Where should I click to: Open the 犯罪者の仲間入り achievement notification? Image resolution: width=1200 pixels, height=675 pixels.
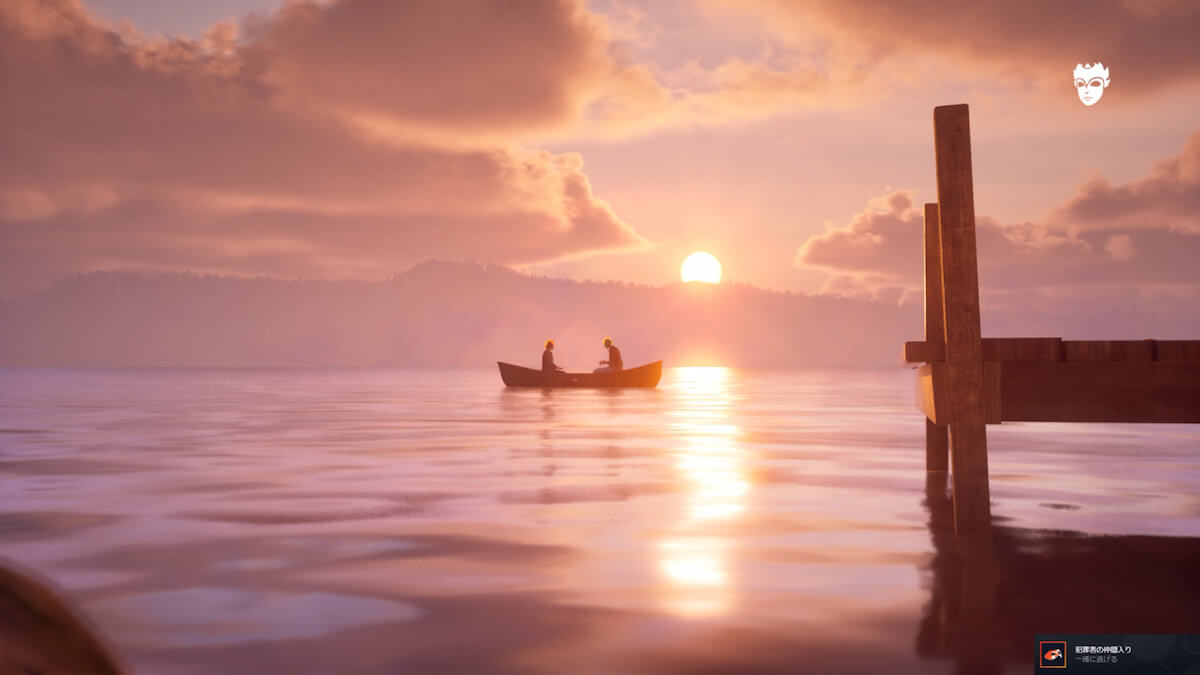click(1116, 654)
